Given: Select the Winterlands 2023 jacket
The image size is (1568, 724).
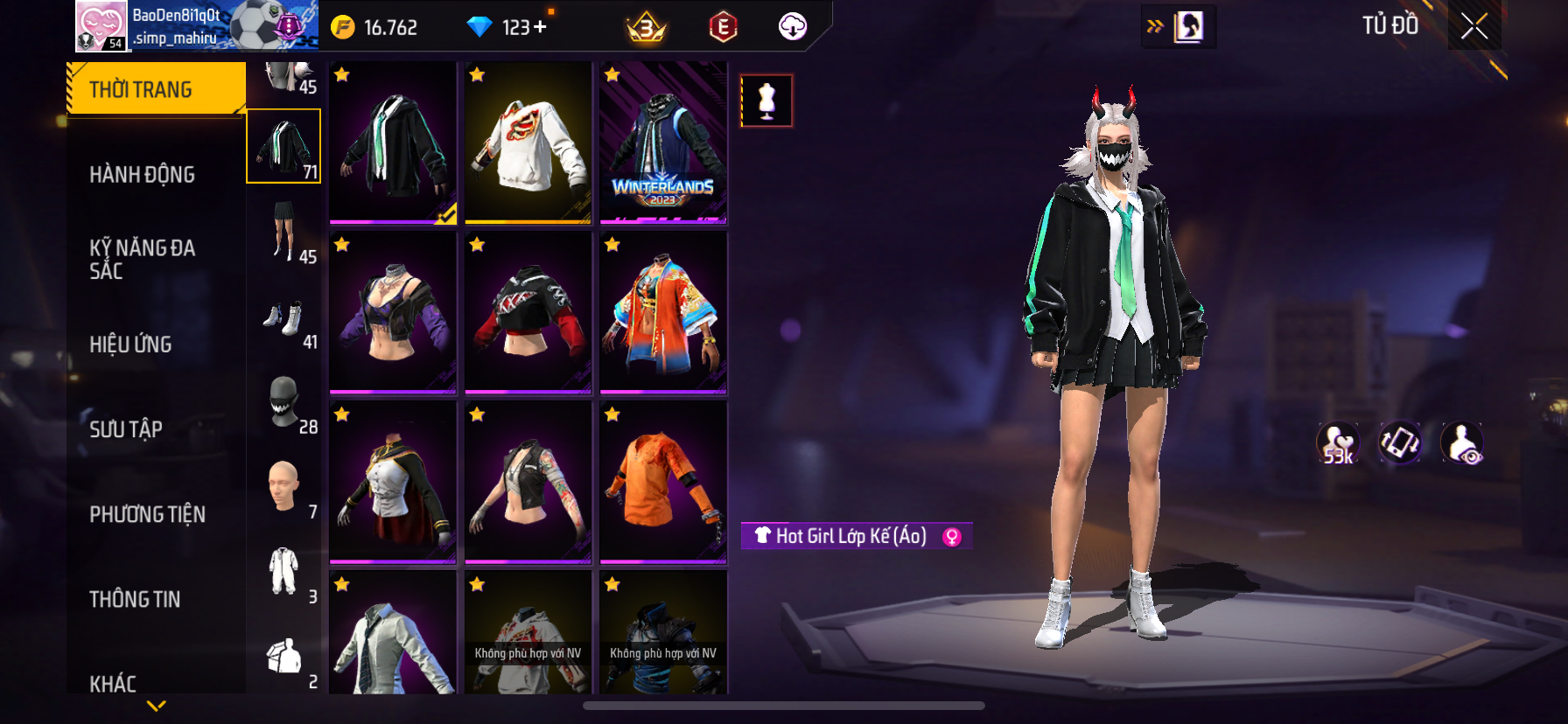Looking at the screenshot, I should tap(663, 143).
